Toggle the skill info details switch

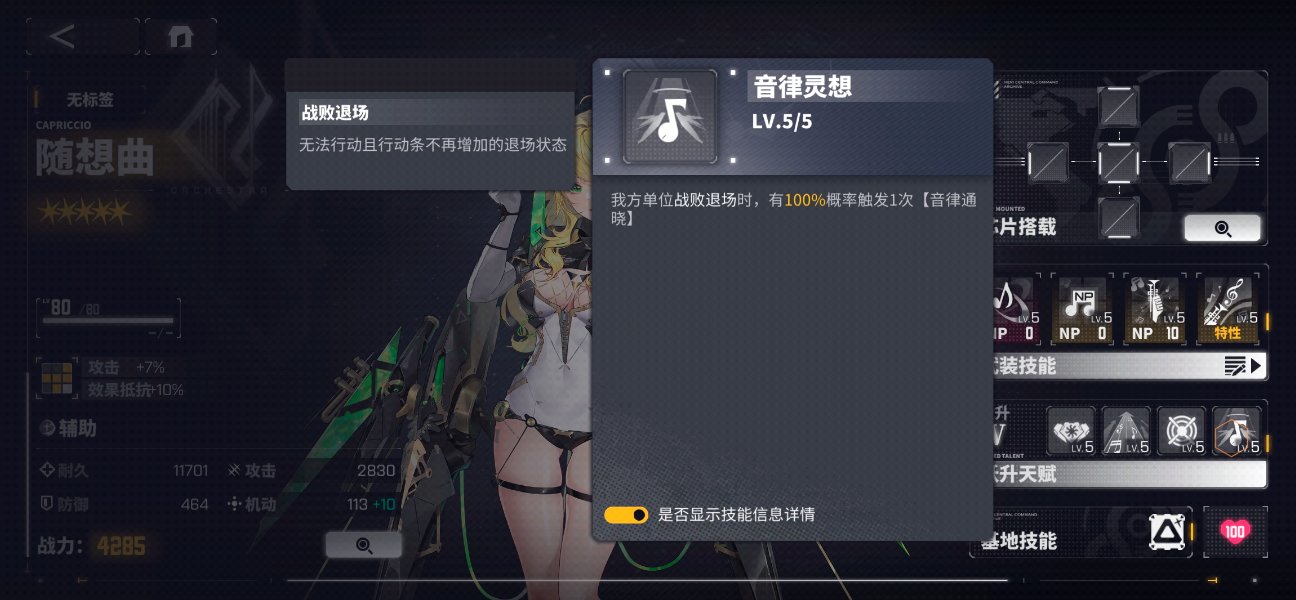[x=626, y=515]
